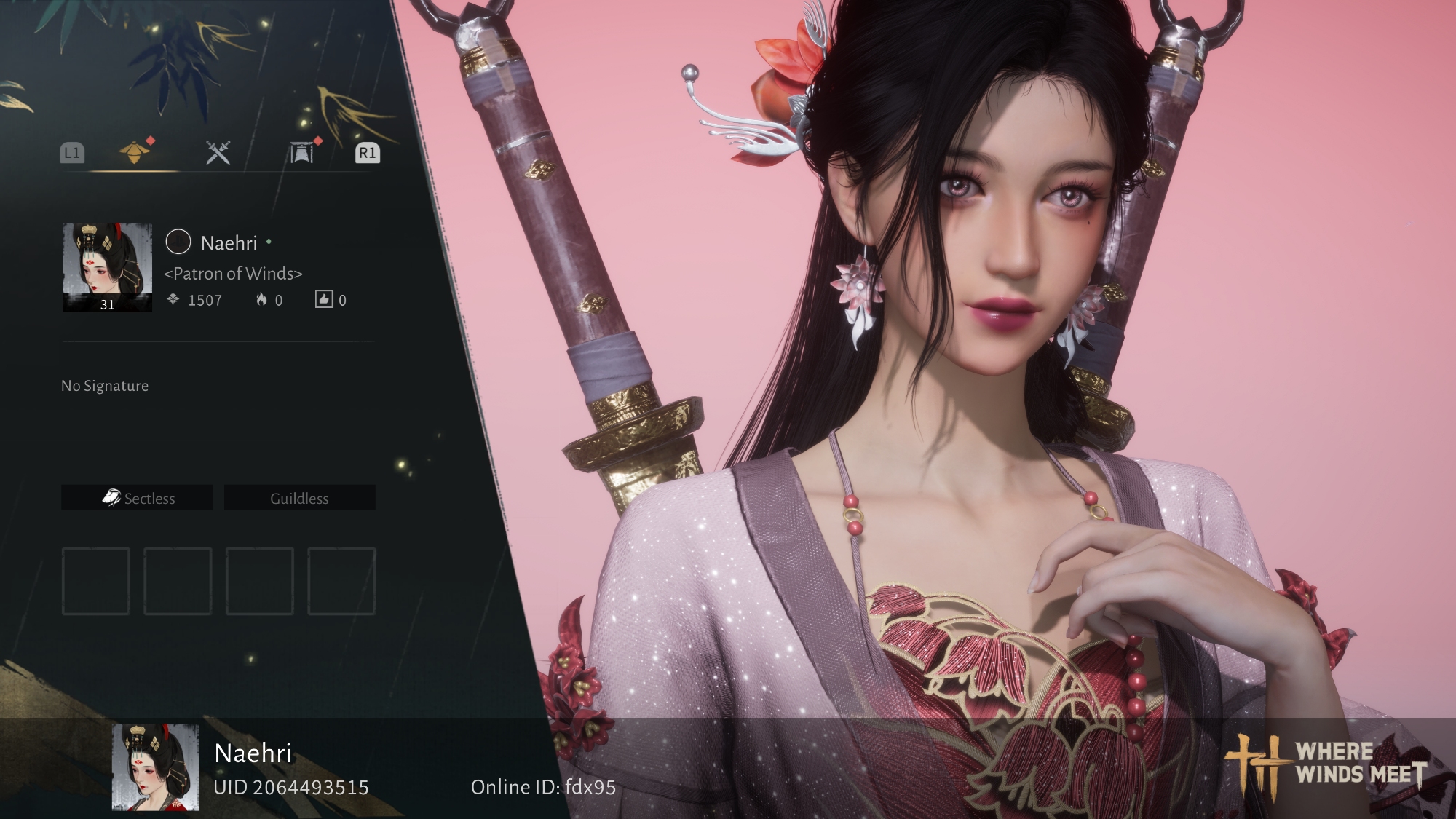Select the Patron of Winds title
The image size is (1456, 819).
click(x=233, y=274)
